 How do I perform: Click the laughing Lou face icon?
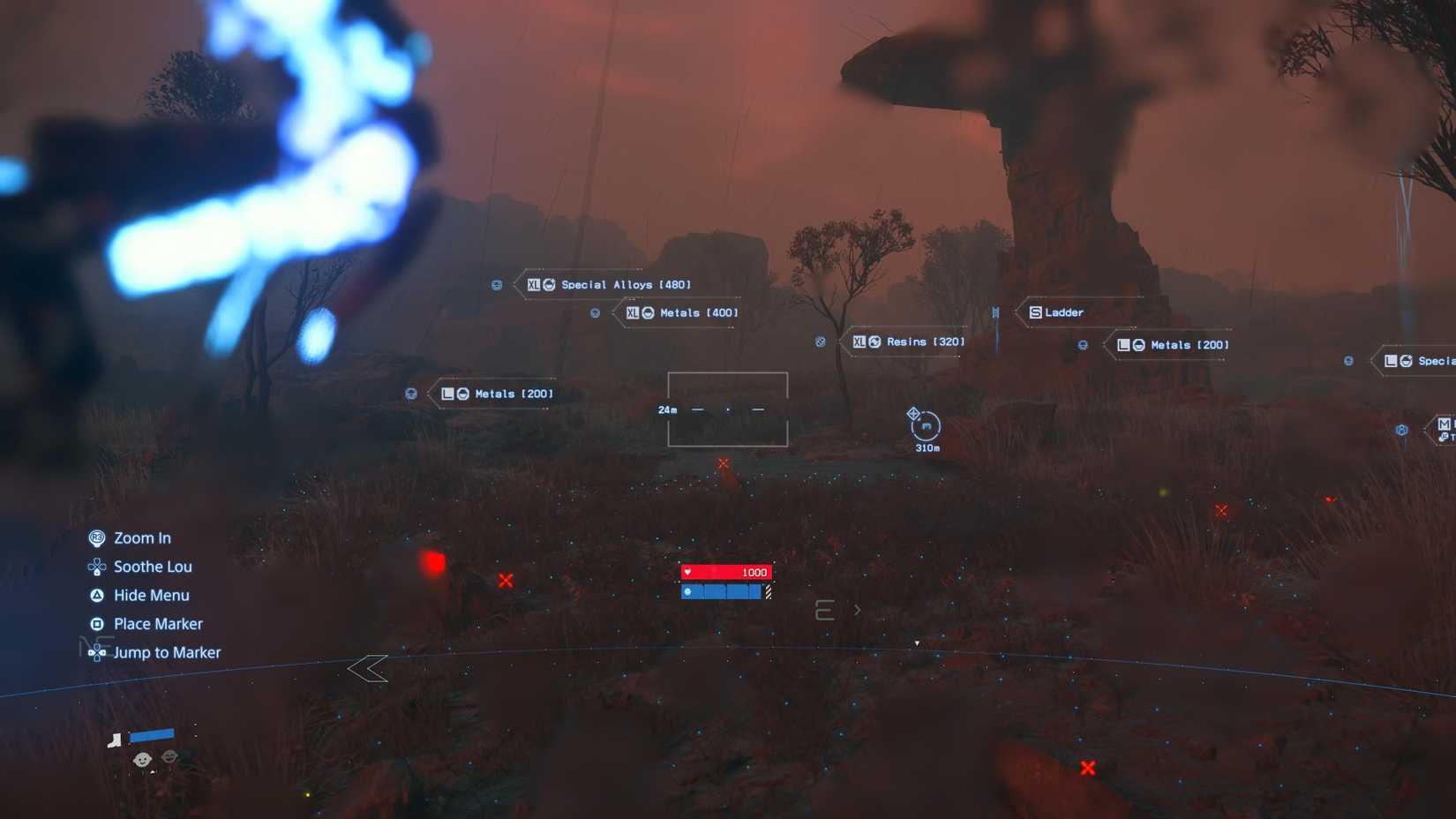[x=169, y=757]
